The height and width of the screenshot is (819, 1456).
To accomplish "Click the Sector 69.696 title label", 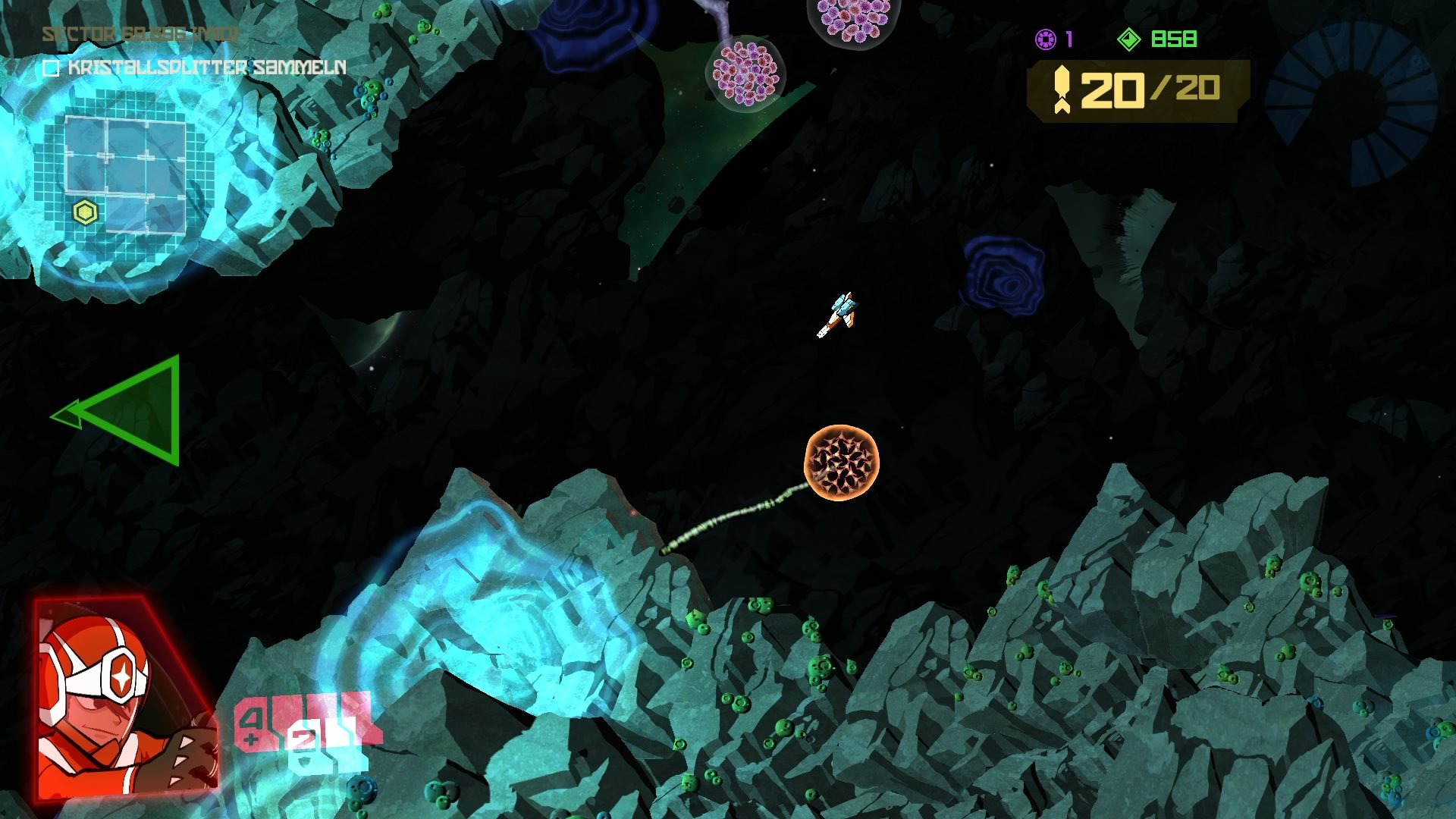I will (x=139, y=34).
